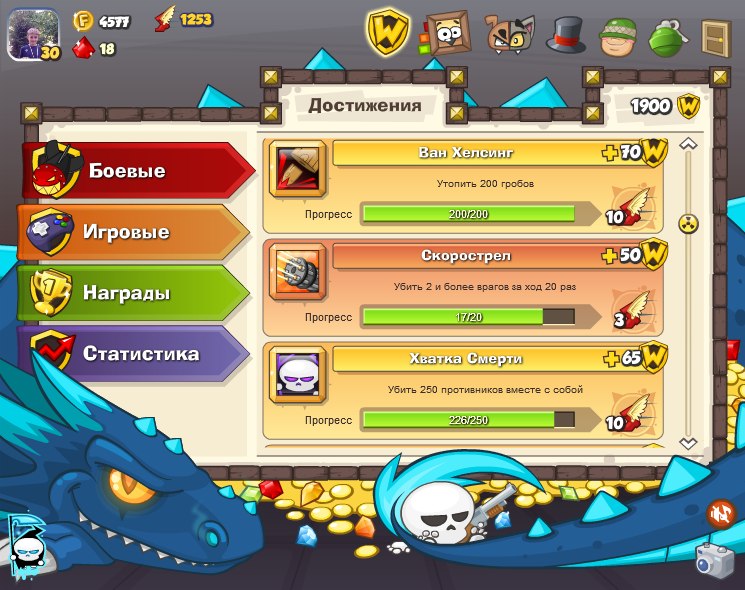
Task: Click the player avatar portrait
Action: pos(31,34)
